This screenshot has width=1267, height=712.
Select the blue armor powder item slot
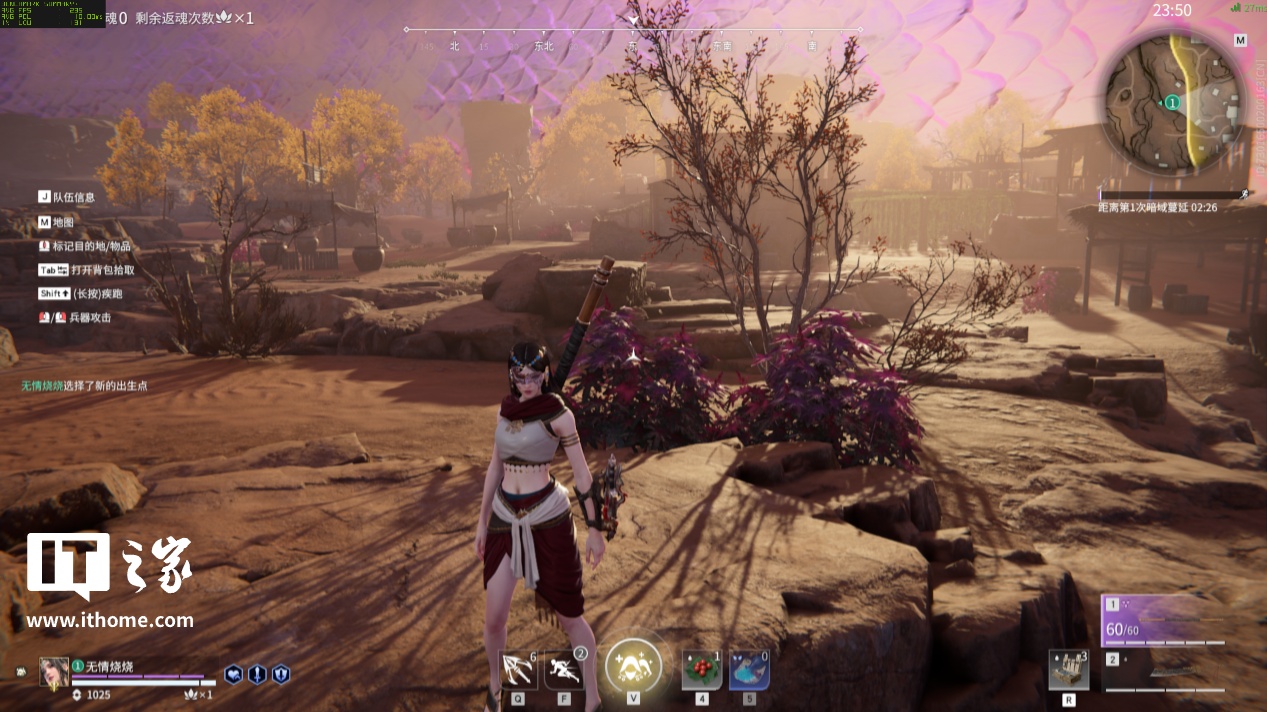coord(749,669)
